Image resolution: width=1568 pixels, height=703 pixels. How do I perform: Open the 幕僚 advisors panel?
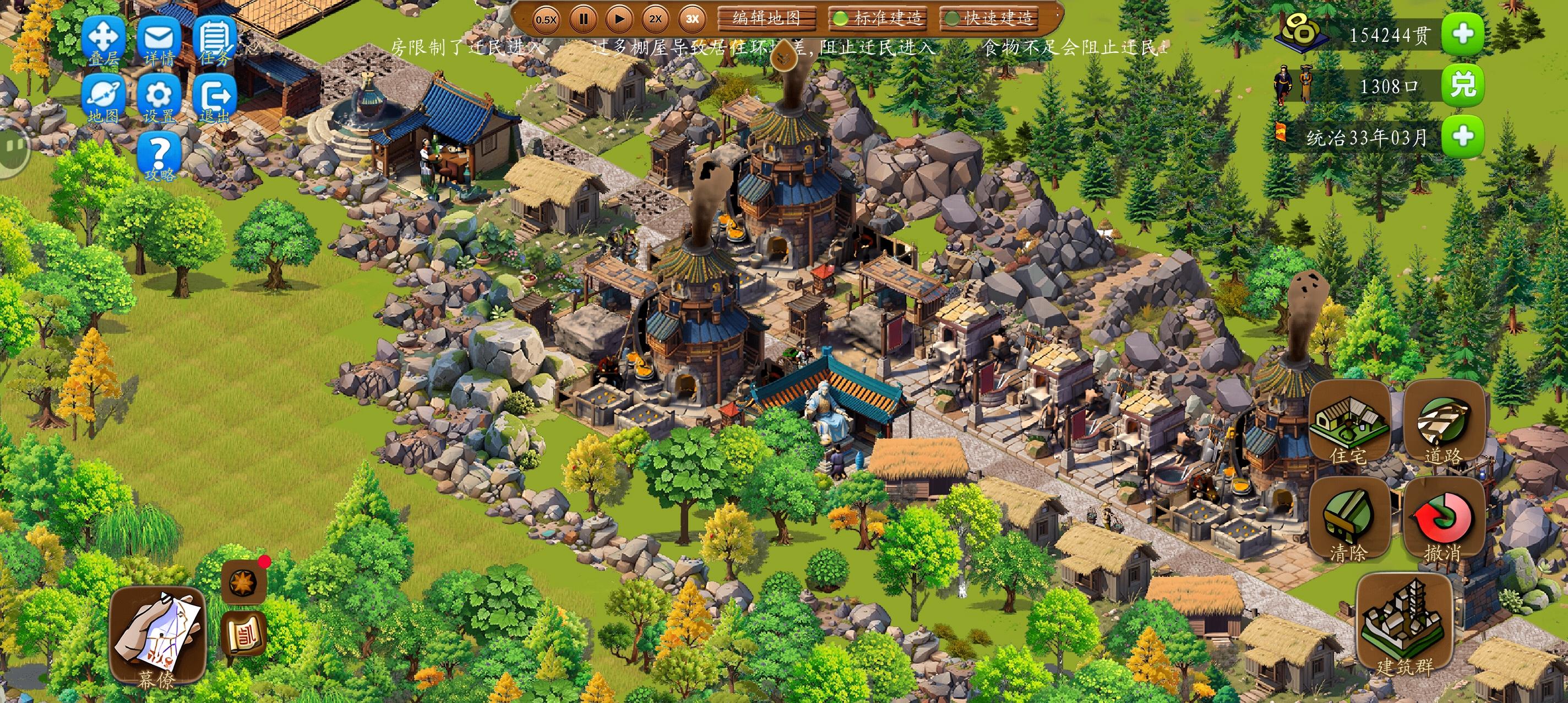157,636
